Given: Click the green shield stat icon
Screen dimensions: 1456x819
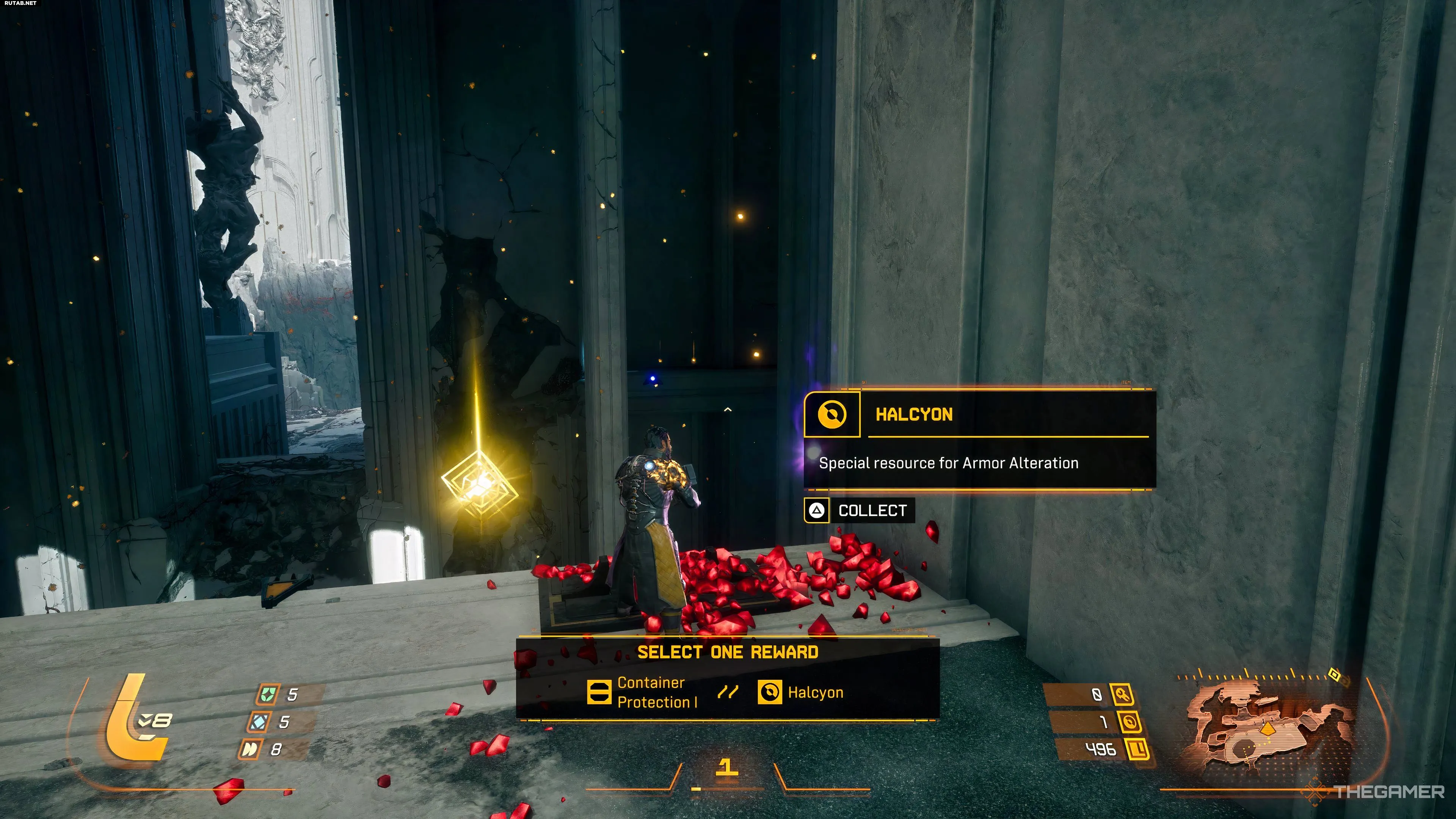Looking at the screenshot, I should click(267, 694).
